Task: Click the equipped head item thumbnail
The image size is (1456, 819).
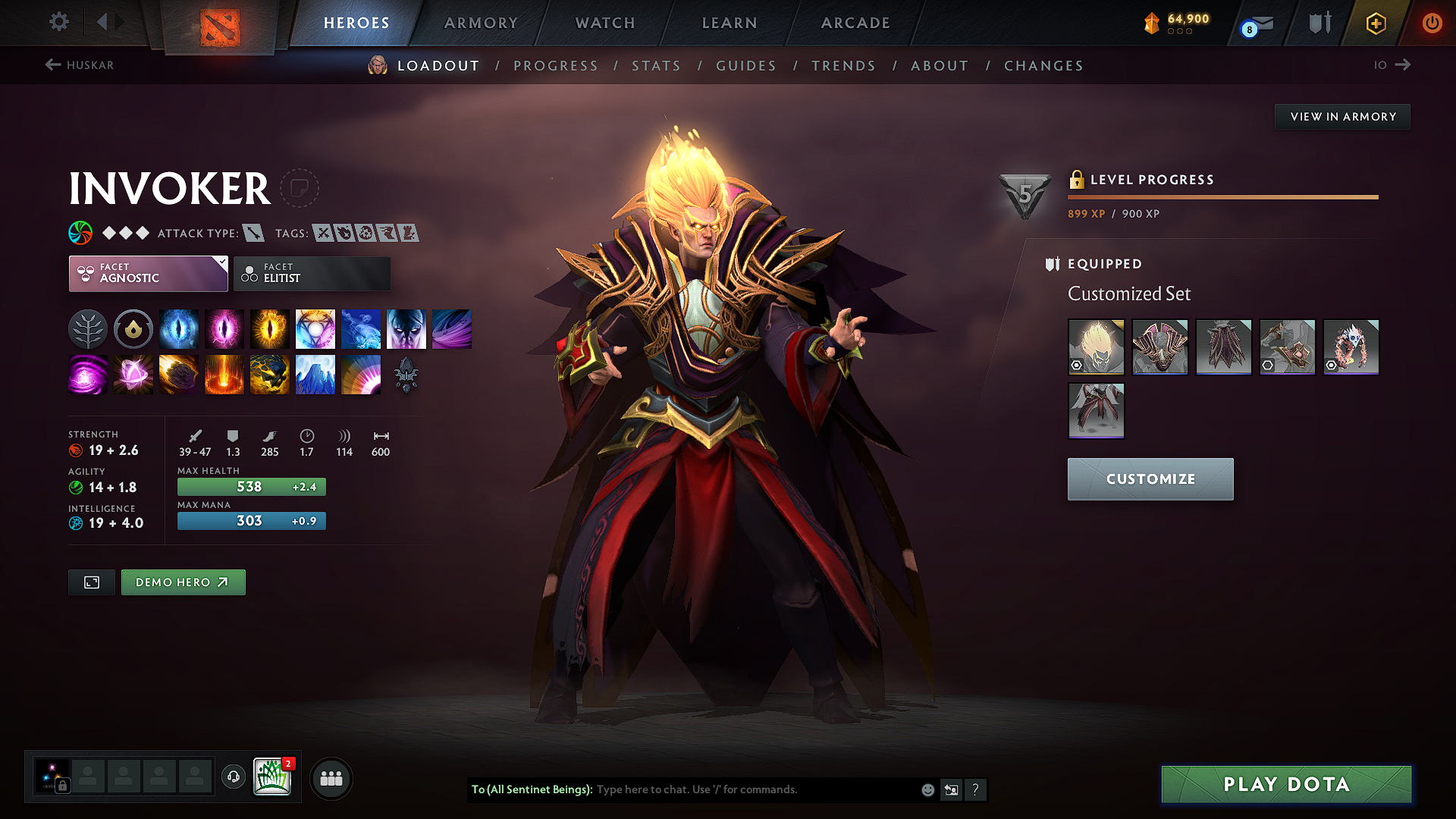Action: (x=1095, y=347)
